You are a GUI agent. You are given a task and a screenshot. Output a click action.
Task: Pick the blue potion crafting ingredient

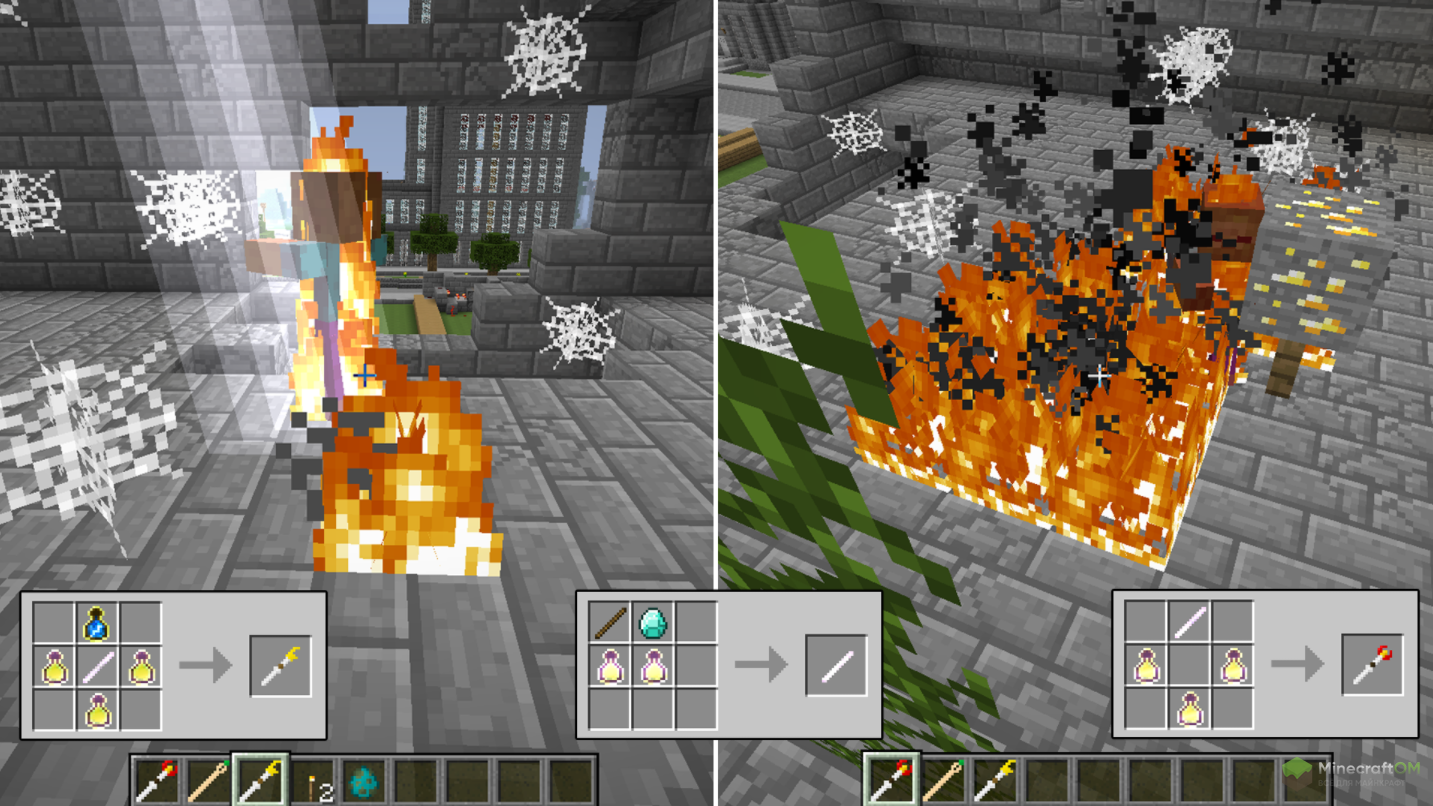point(97,624)
